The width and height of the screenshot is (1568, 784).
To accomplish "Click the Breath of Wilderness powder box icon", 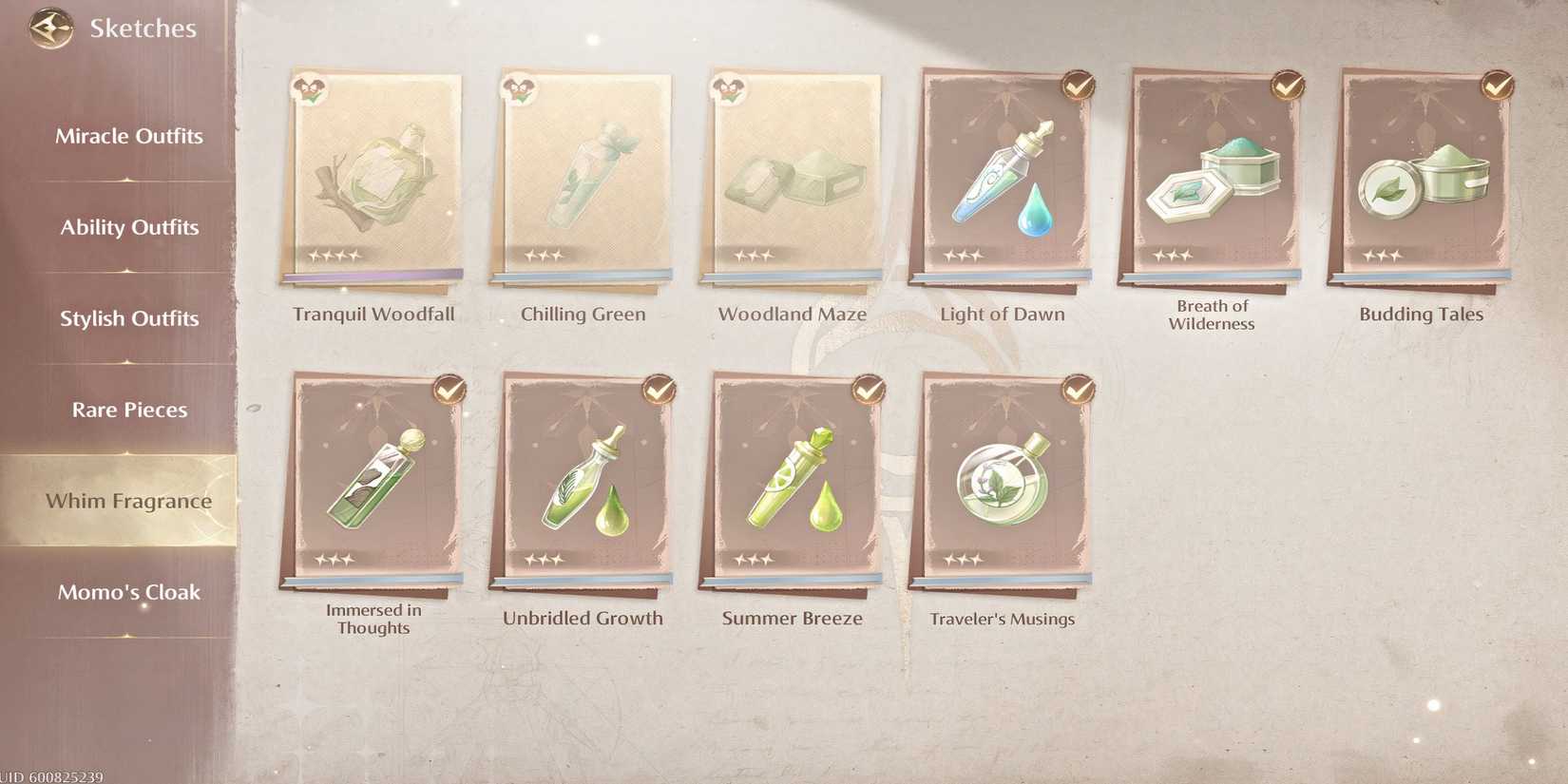I will click(x=1213, y=181).
